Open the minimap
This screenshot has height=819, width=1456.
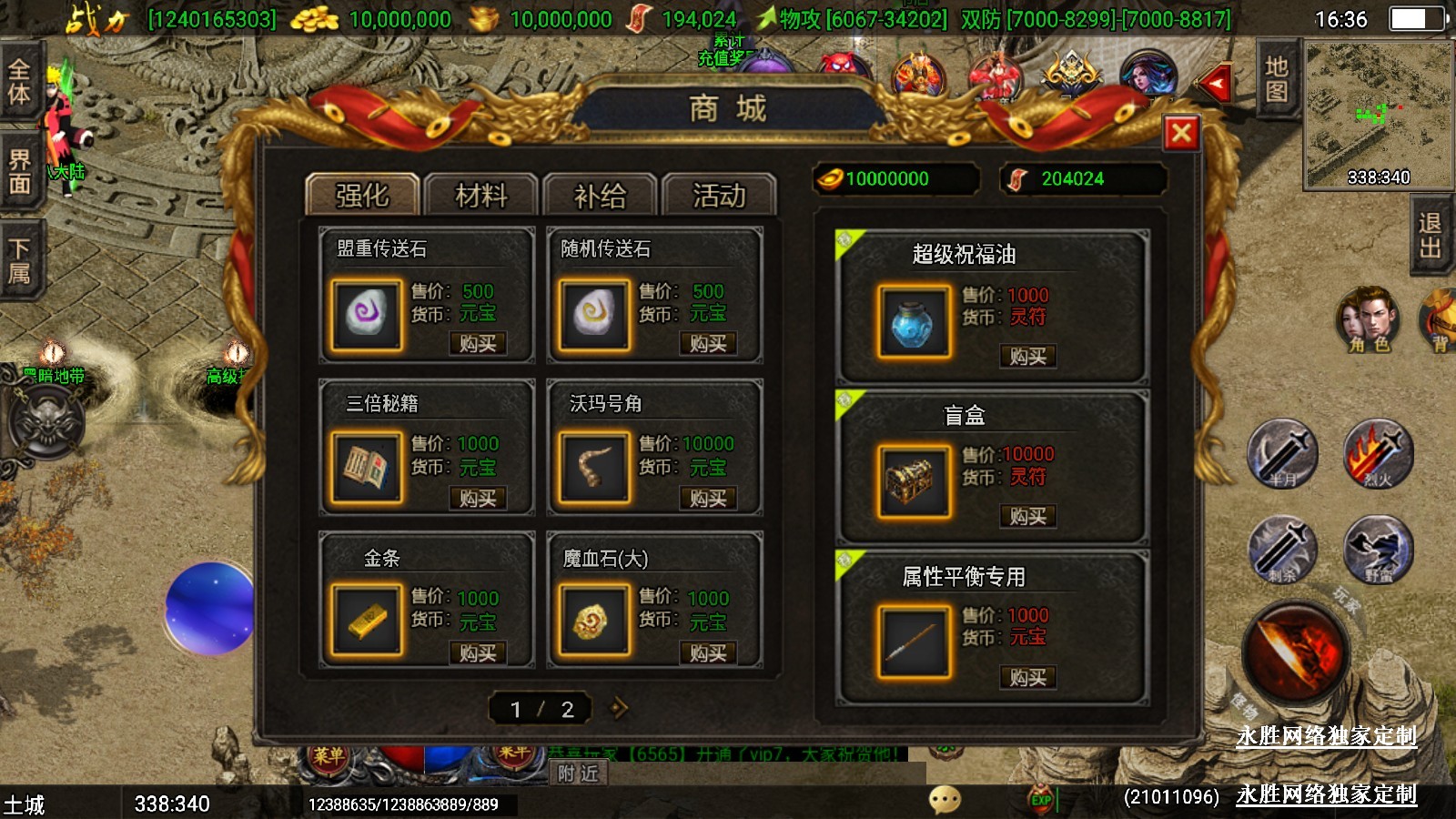[x=1378, y=114]
